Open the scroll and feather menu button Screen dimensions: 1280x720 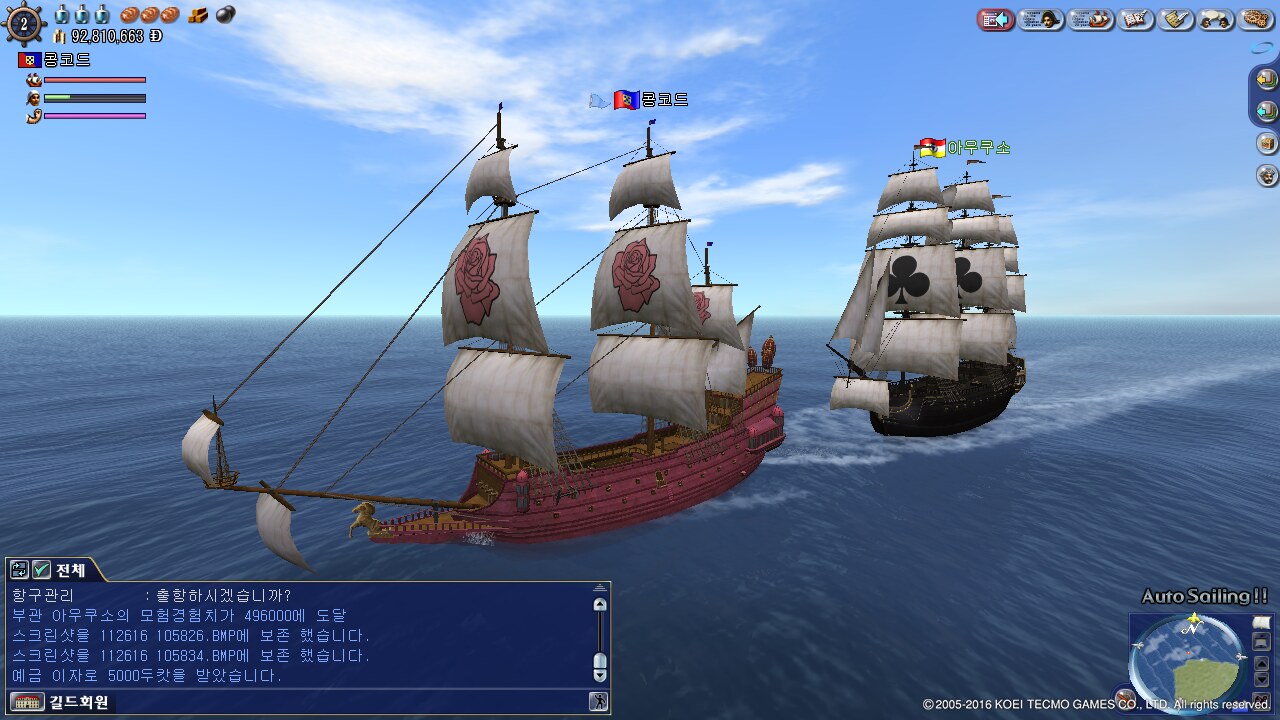(x=1176, y=19)
